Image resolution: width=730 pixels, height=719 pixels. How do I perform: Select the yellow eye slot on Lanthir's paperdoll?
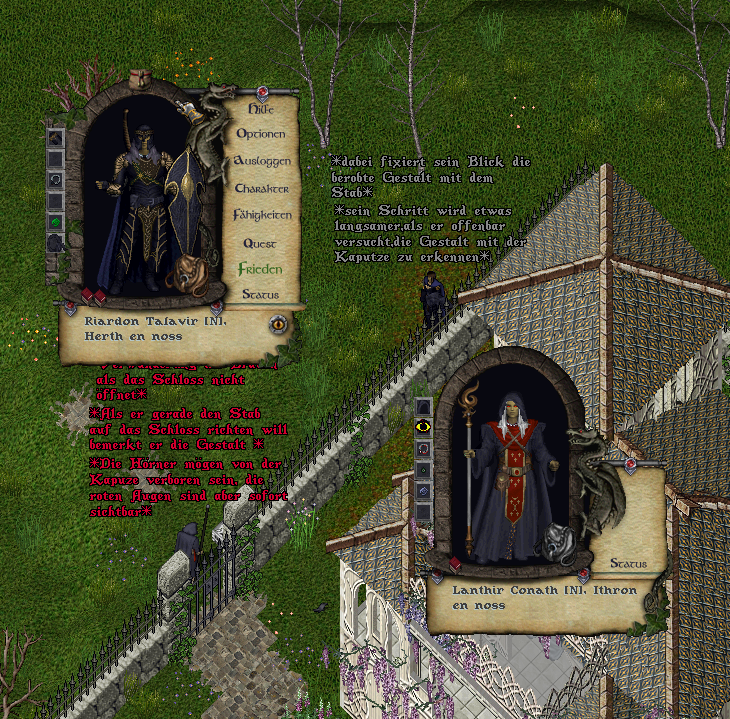click(x=424, y=427)
